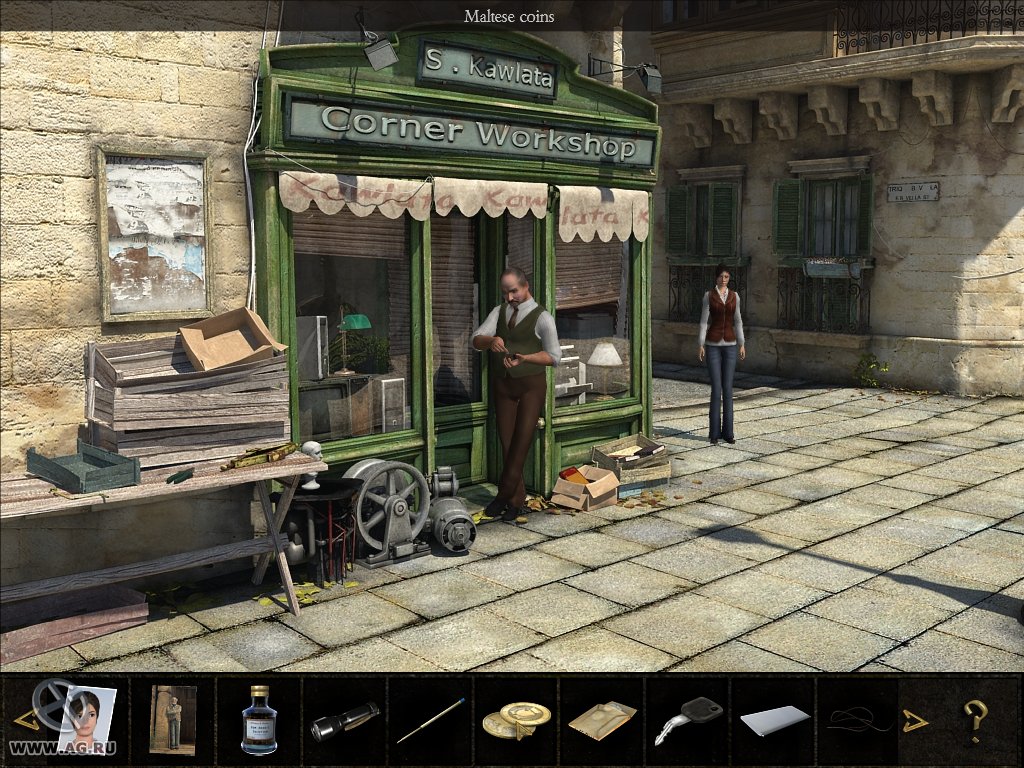Select the tan envelope item
Screen dimensions: 1024x768
pos(602,720)
